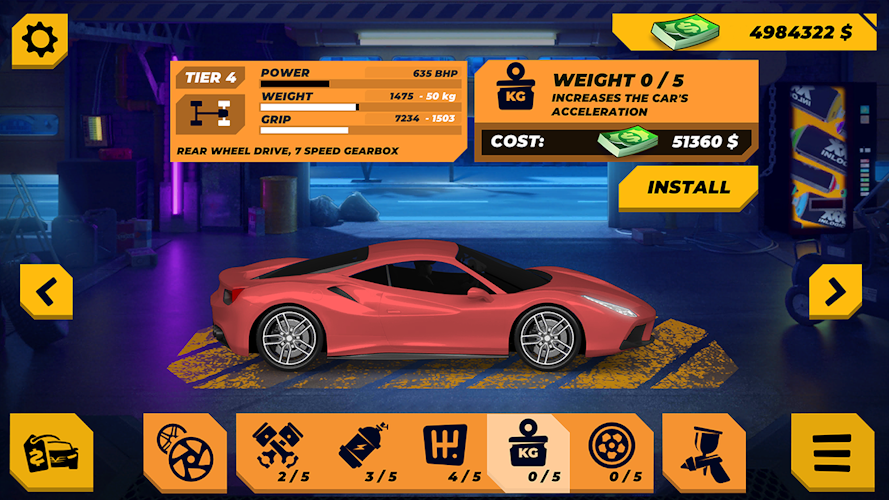Open the turbo and brake parts category
889x500 pixels.
(184, 453)
